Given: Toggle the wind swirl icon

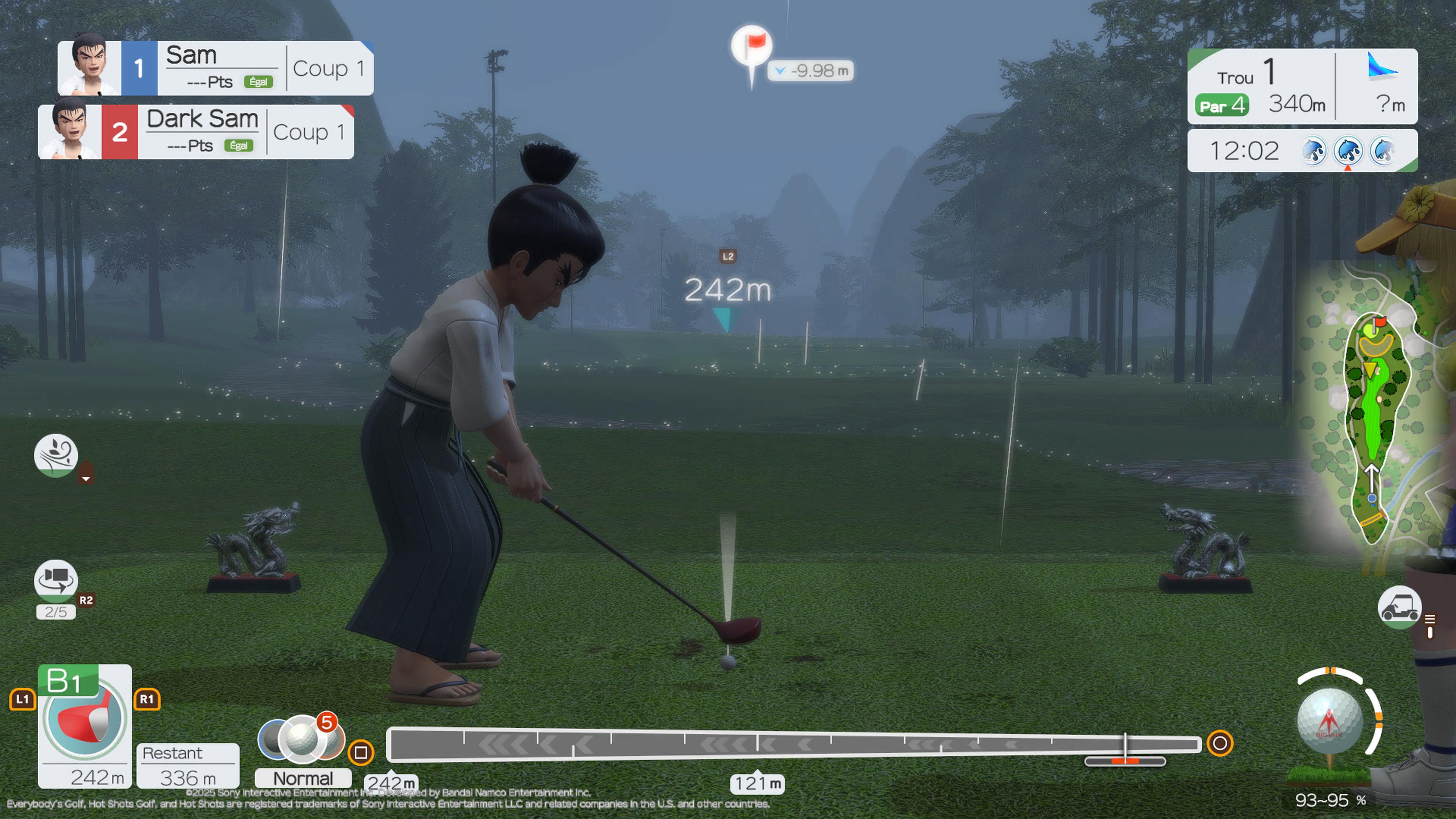Looking at the screenshot, I should (55, 455).
